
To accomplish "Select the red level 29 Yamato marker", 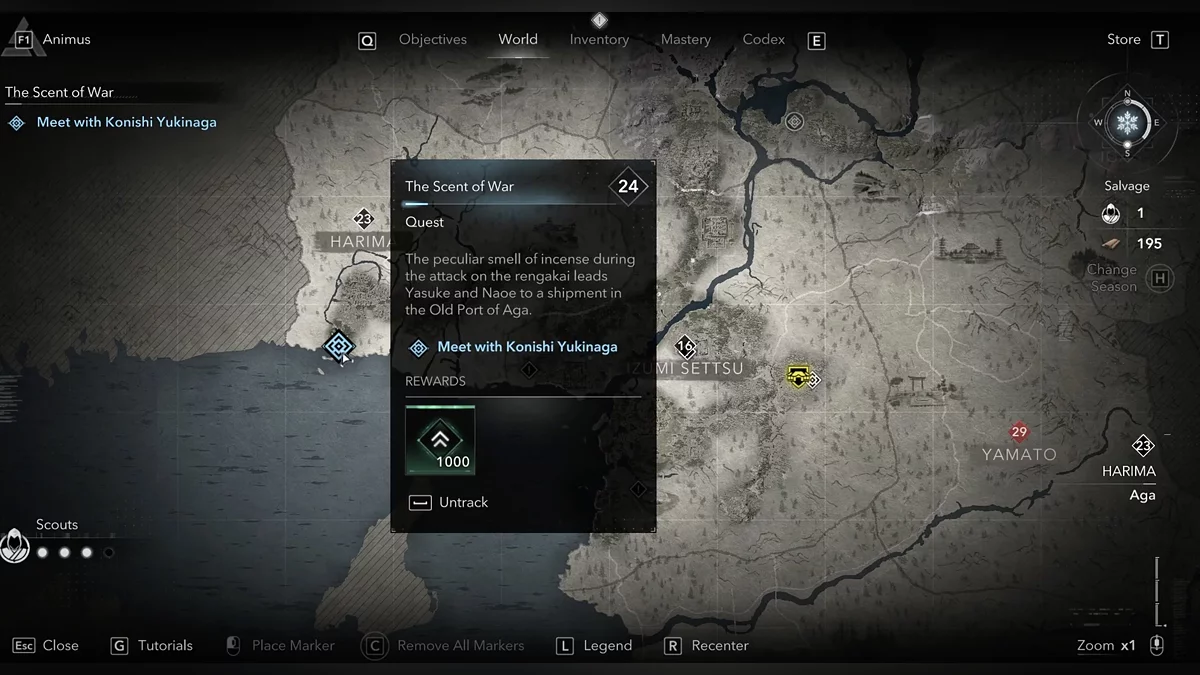I will point(1019,432).
